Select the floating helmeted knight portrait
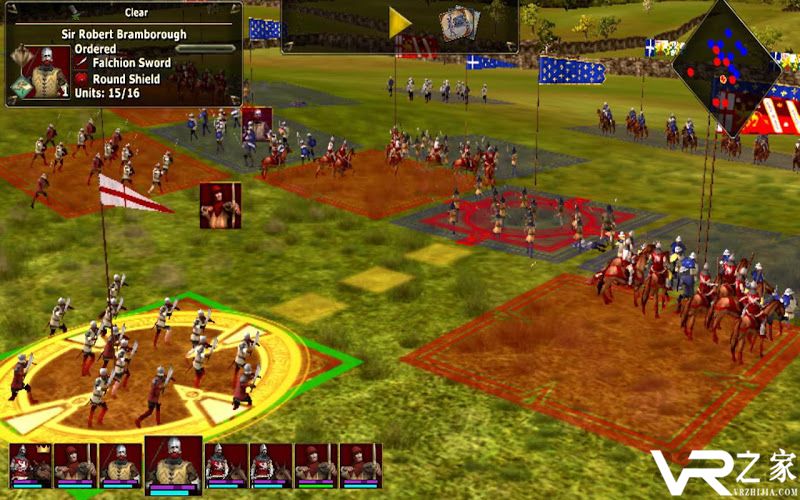 pyautogui.click(x=256, y=123)
